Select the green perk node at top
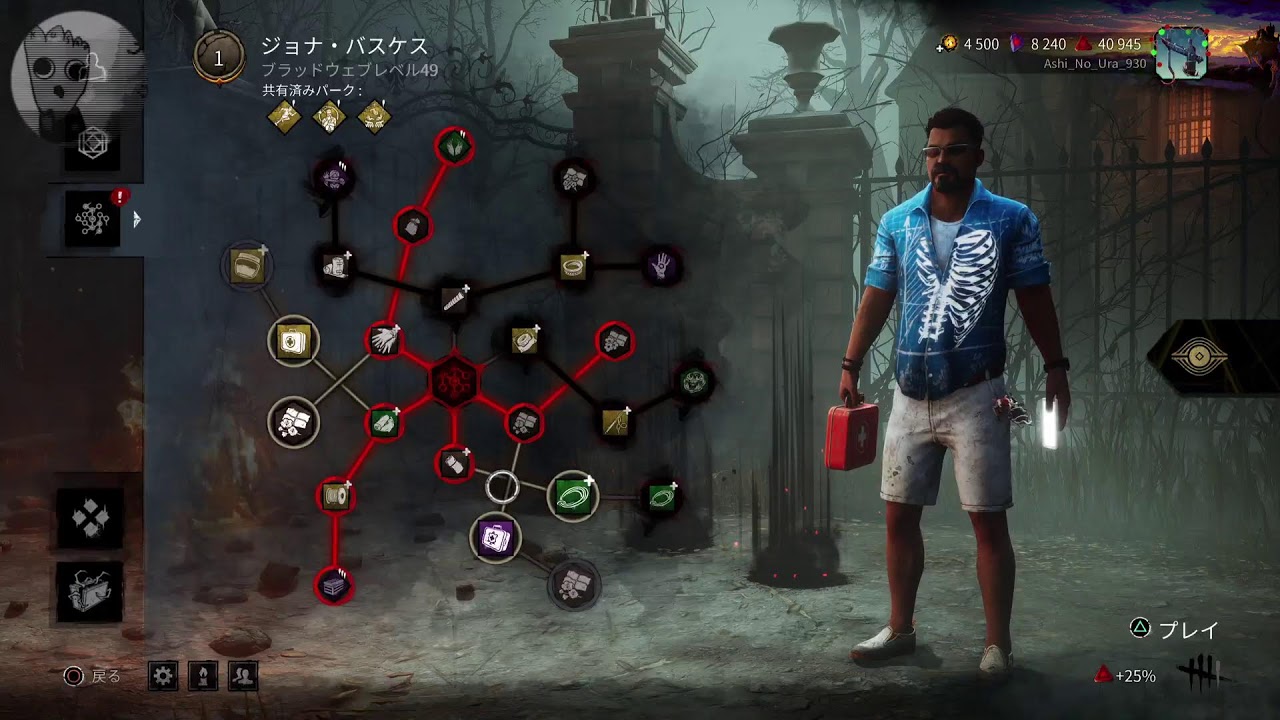The width and height of the screenshot is (1280, 720). point(454,146)
